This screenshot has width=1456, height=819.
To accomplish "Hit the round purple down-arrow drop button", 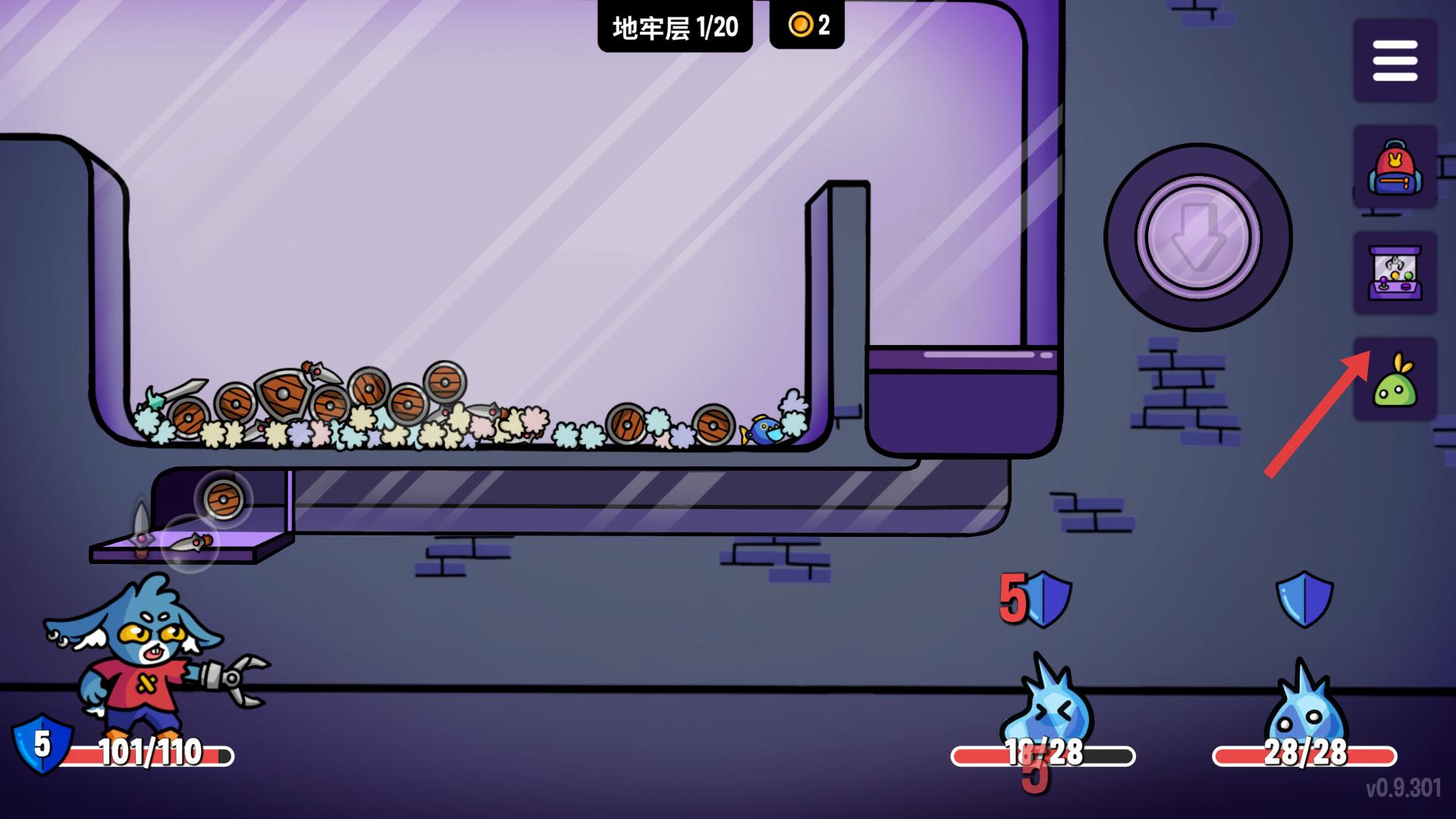I will click(x=1197, y=237).
